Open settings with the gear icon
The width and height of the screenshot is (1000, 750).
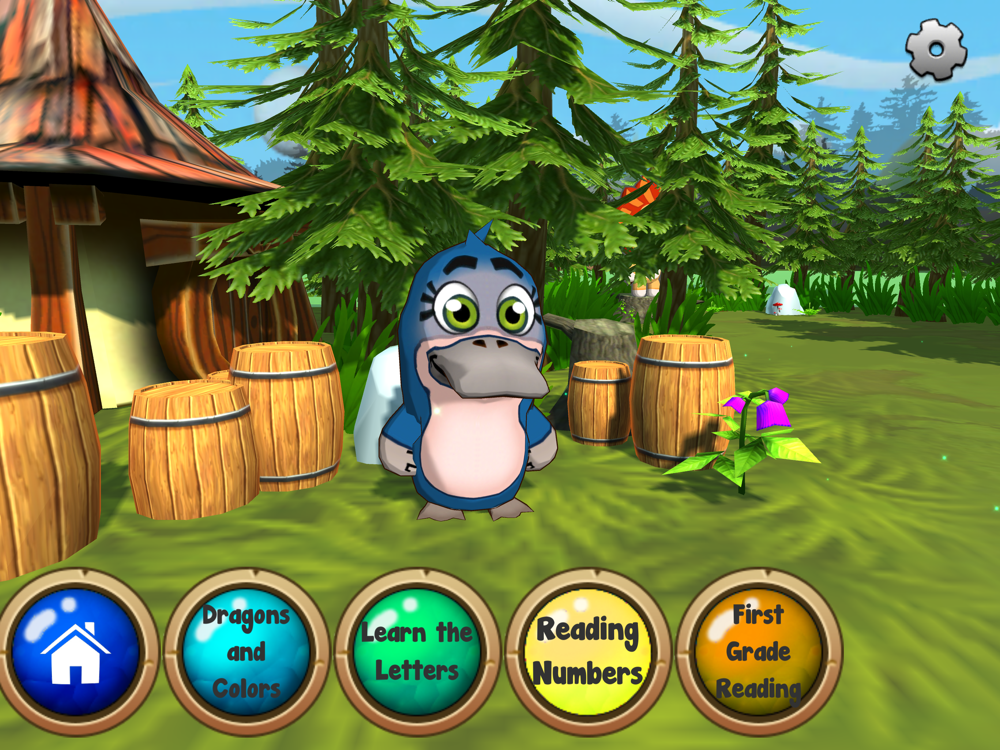[x=936, y=50]
